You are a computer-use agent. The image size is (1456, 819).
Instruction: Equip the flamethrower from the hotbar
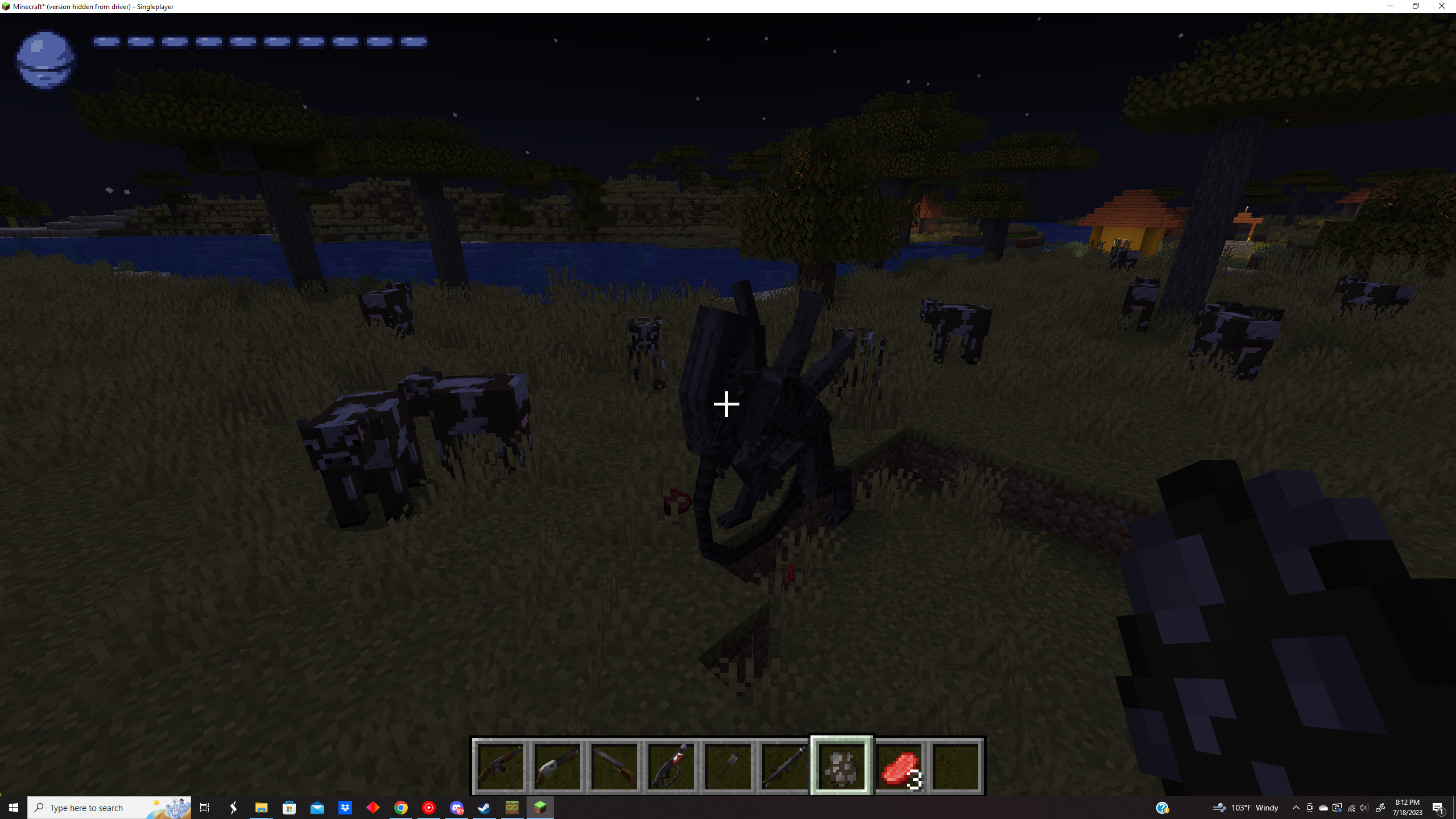click(x=671, y=765)
